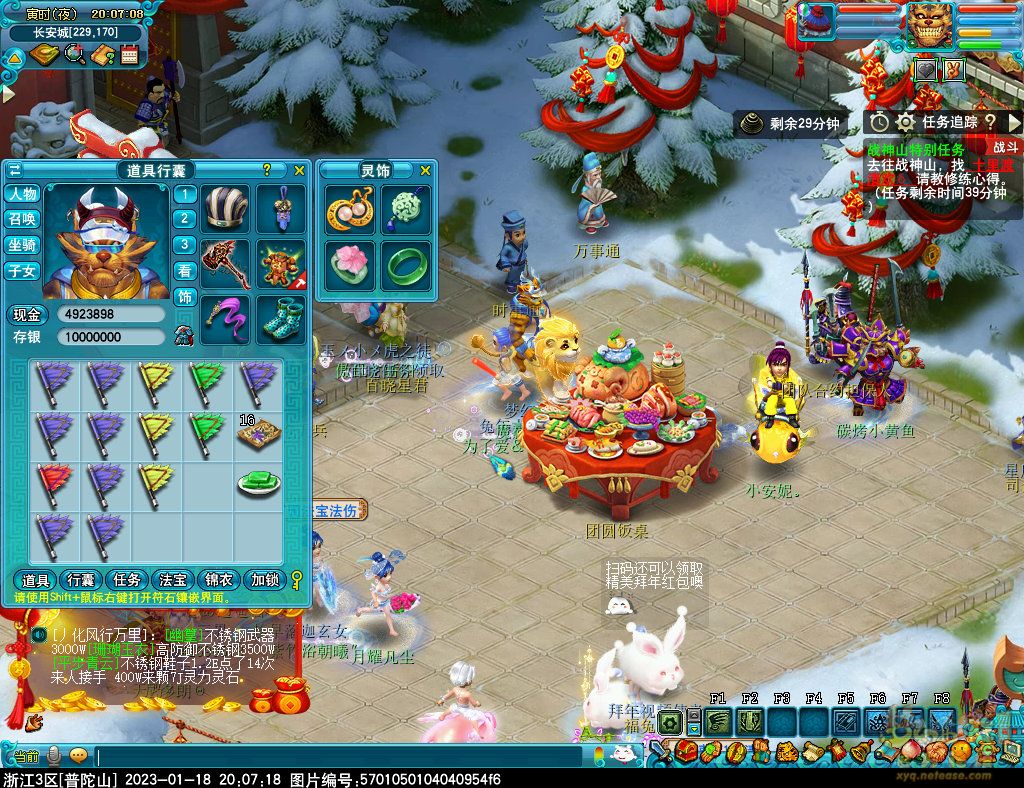Select the 法宝 tab in the inventory
Screen dimensions: 1024x788
coord(173,580)
